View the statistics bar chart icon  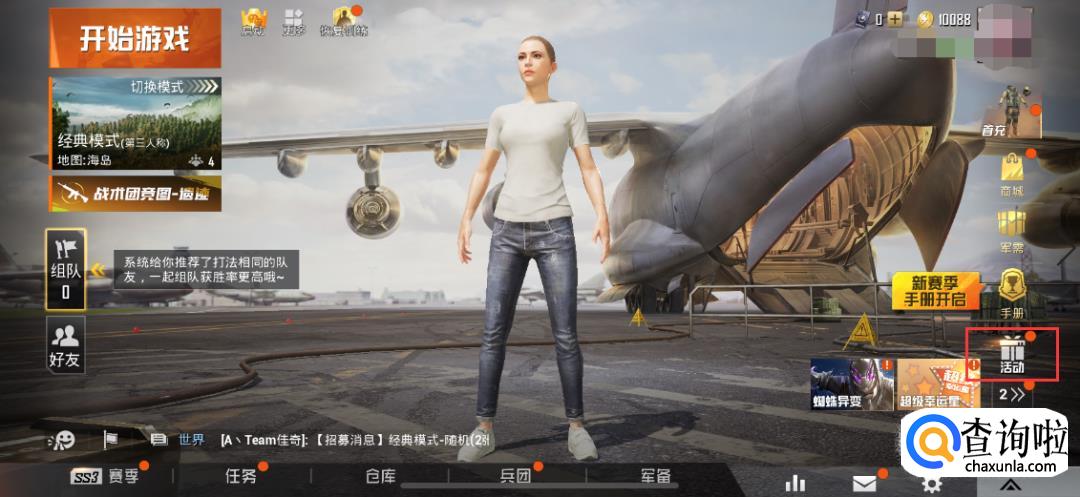(x=796, y=484)
